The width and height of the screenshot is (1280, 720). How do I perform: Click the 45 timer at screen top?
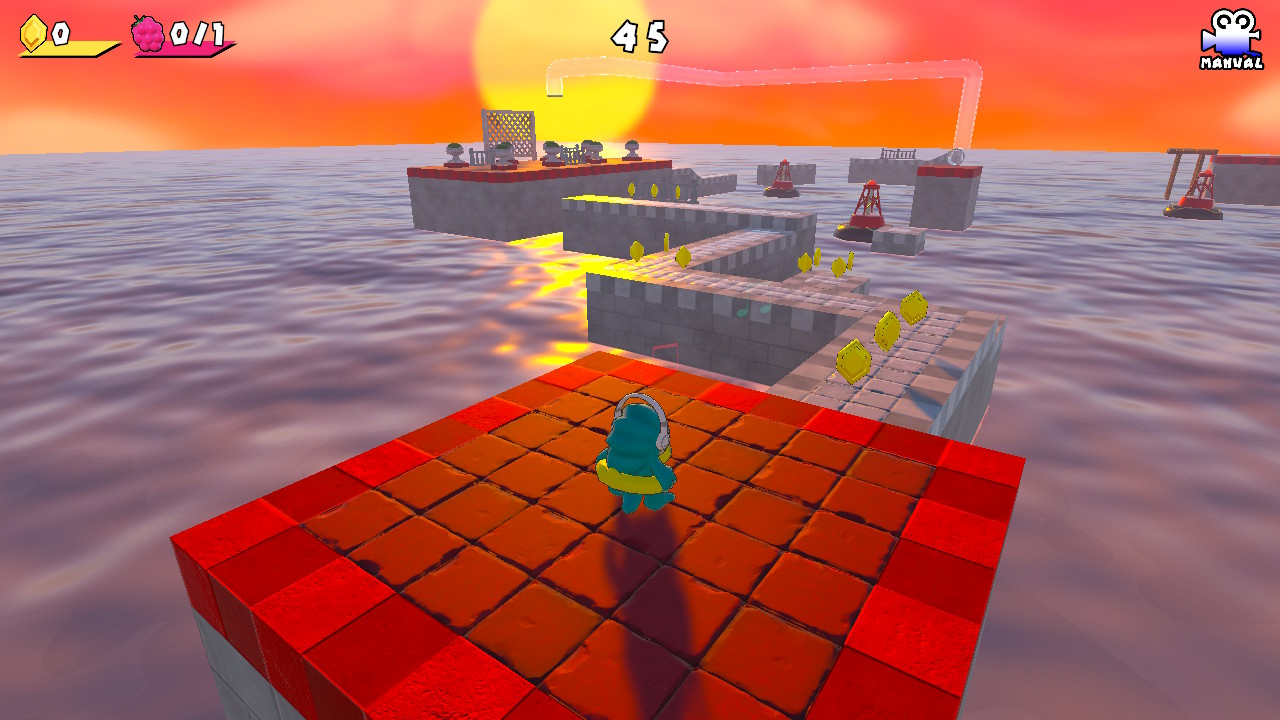[638, 38]
